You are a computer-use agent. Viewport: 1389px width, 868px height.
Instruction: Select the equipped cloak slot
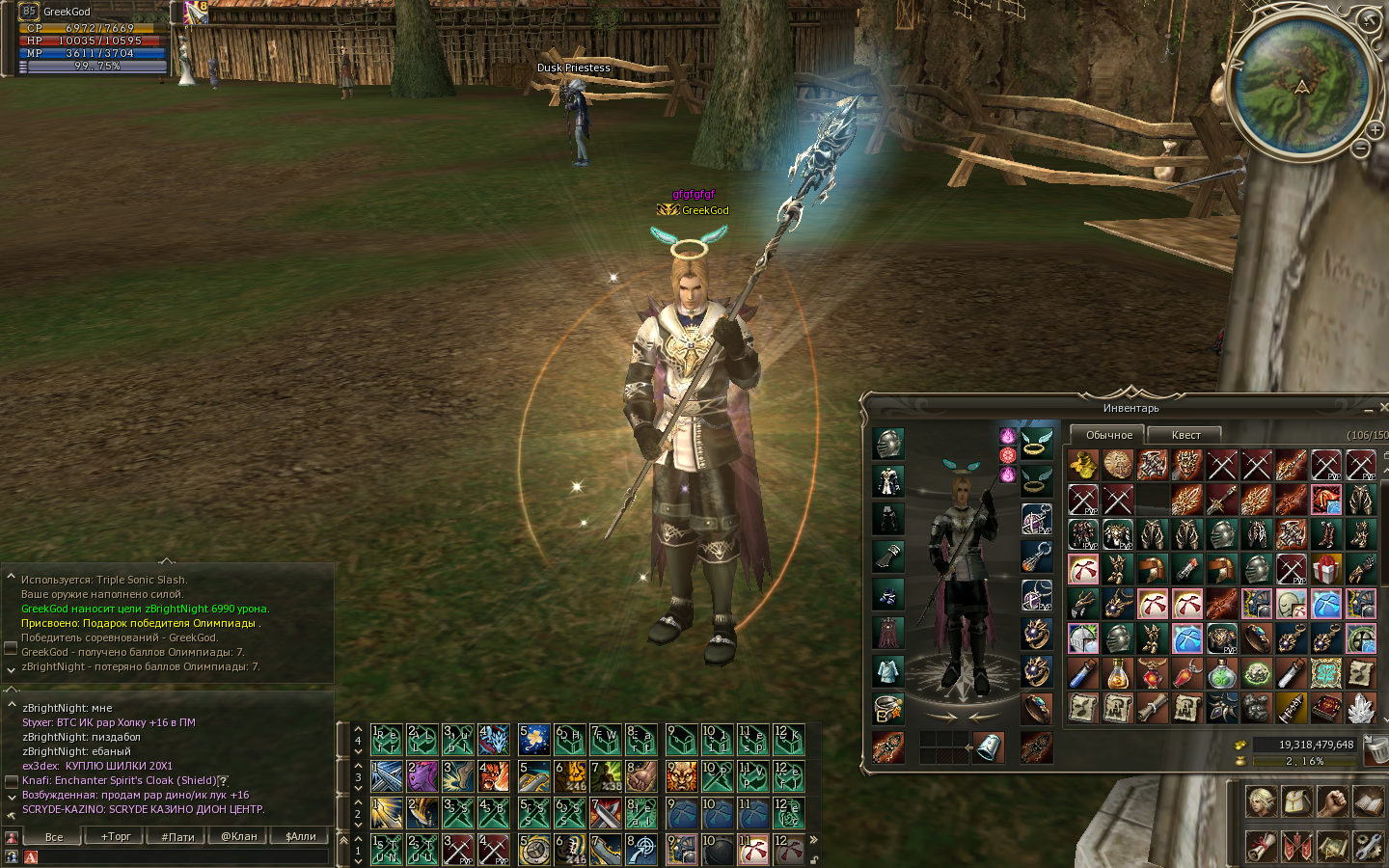click(888, 633)
